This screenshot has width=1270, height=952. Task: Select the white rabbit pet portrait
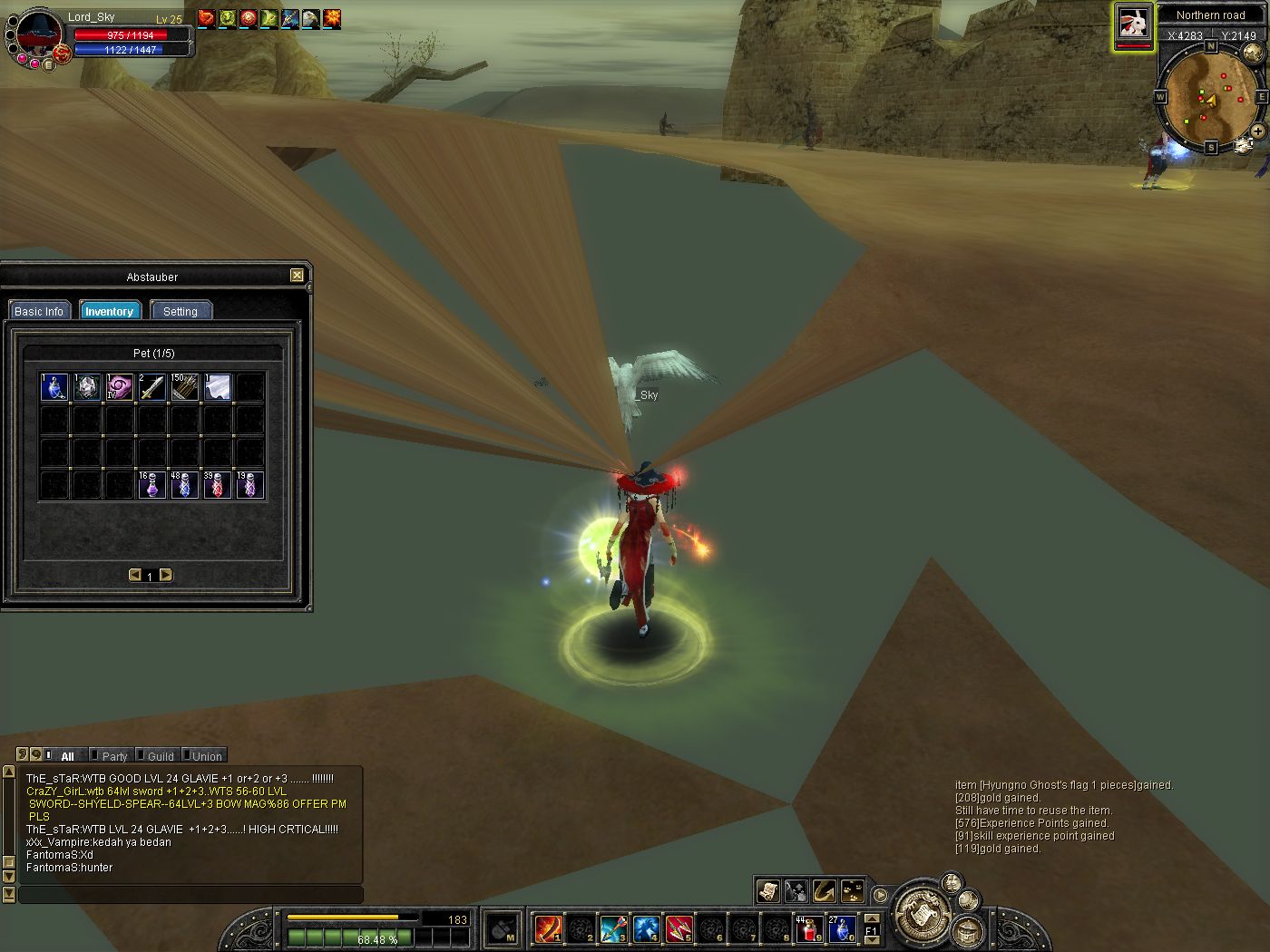[x=1133, y=23]
